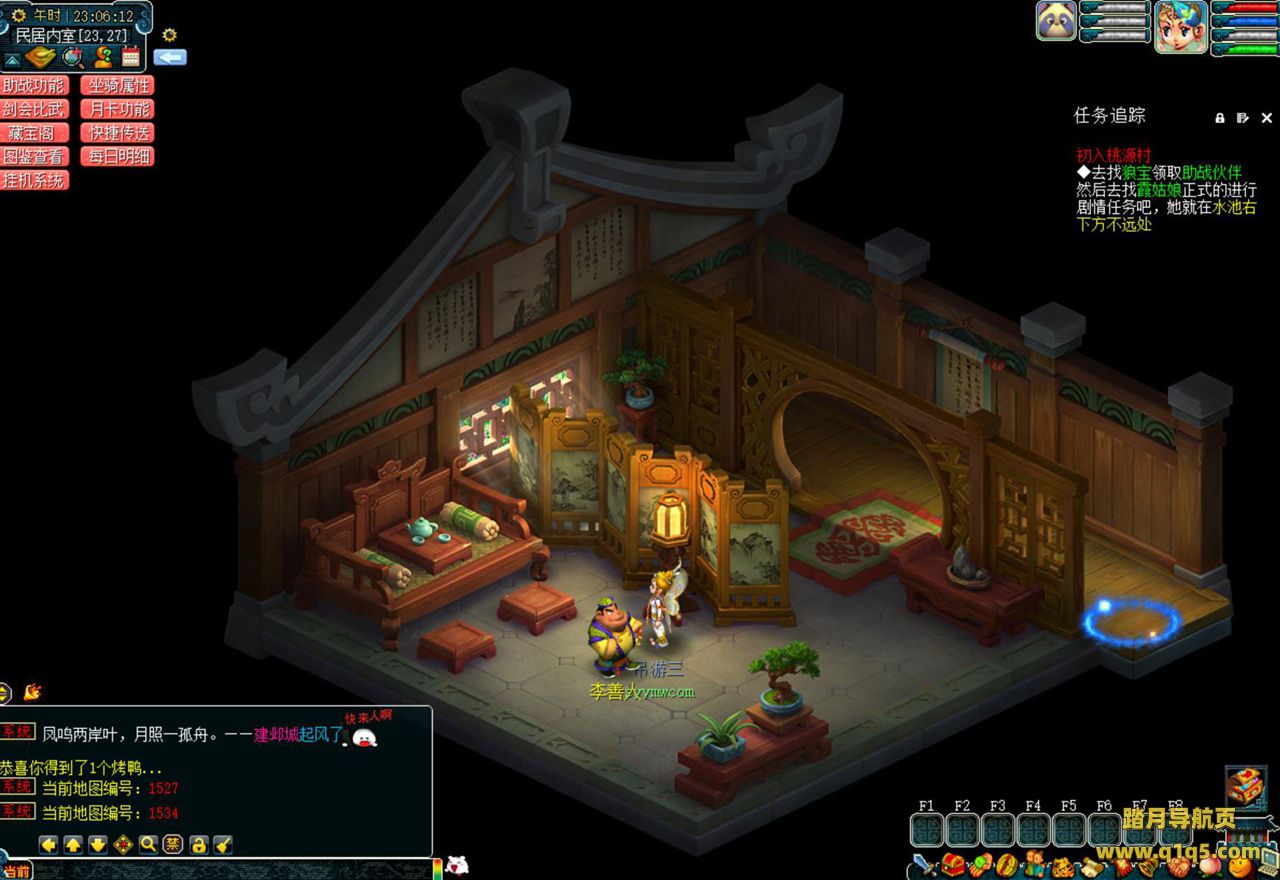Open the calendar icon under the map name
The width and height of the screenshot is (1280, 880).
point(131,57)
